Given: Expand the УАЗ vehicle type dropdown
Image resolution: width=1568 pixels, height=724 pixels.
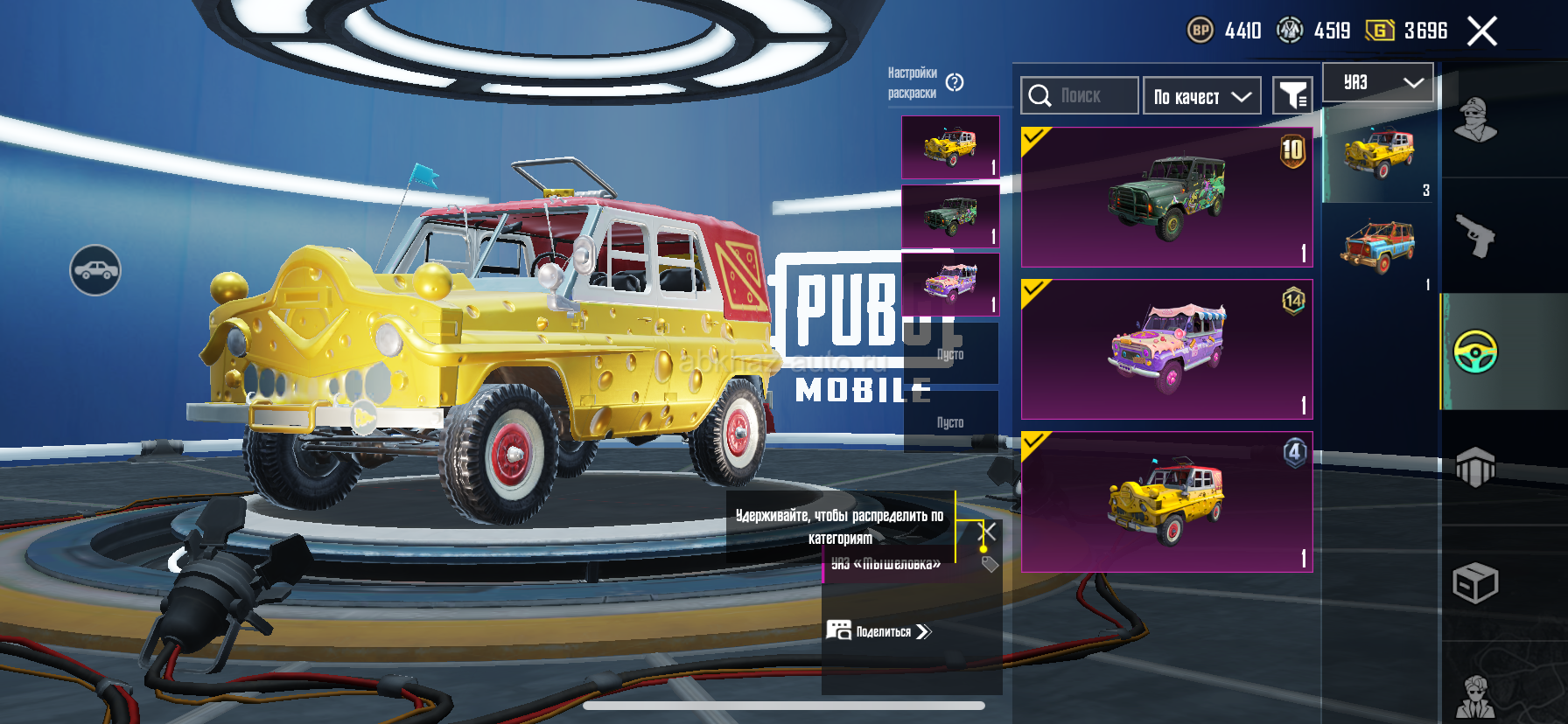Looking at the screenshot, I should pos(1377,83).
